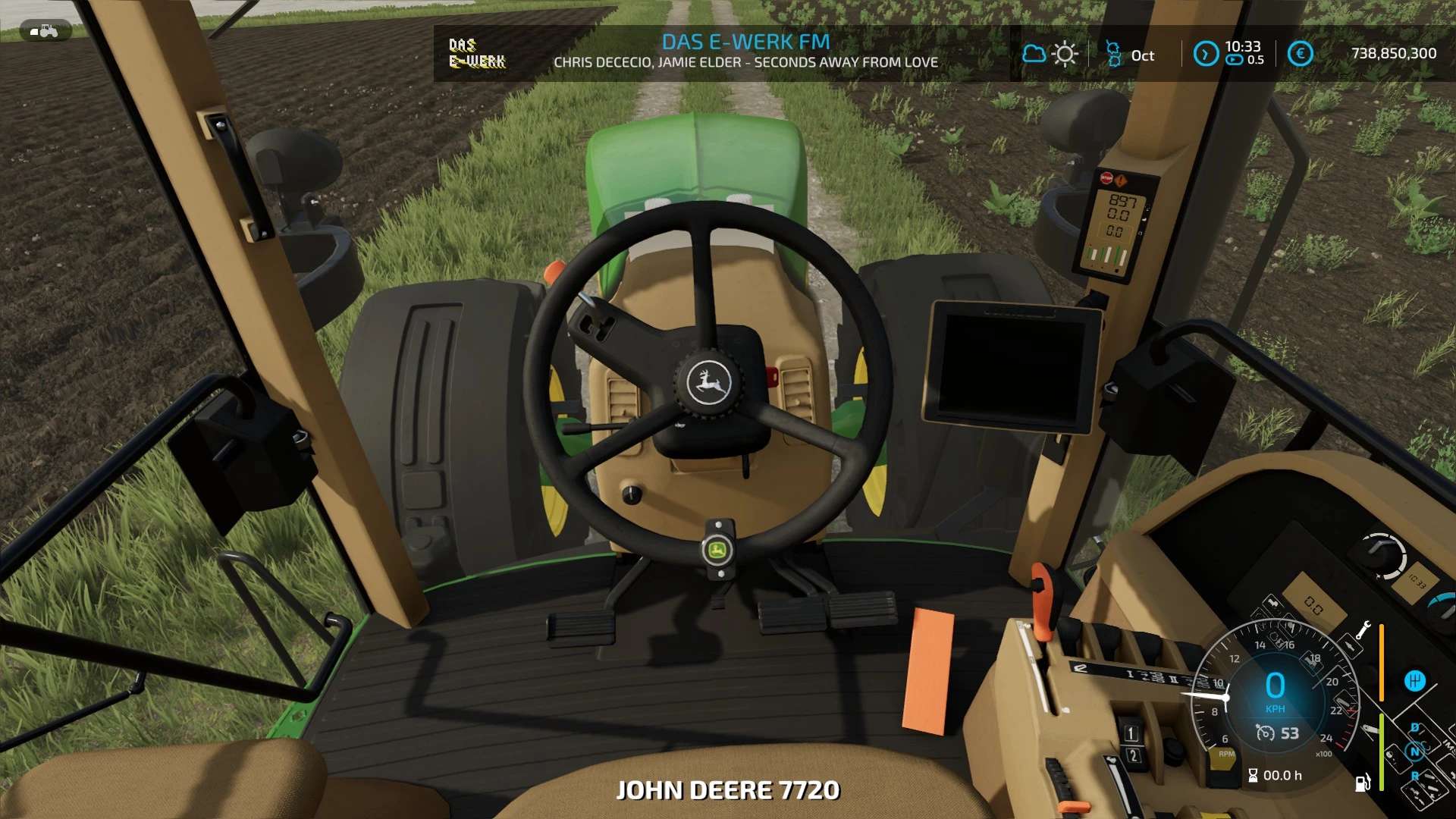1456x819 pixels.
Task: Click the wrench vehicle damage icon
Action: coord(1363,629)
